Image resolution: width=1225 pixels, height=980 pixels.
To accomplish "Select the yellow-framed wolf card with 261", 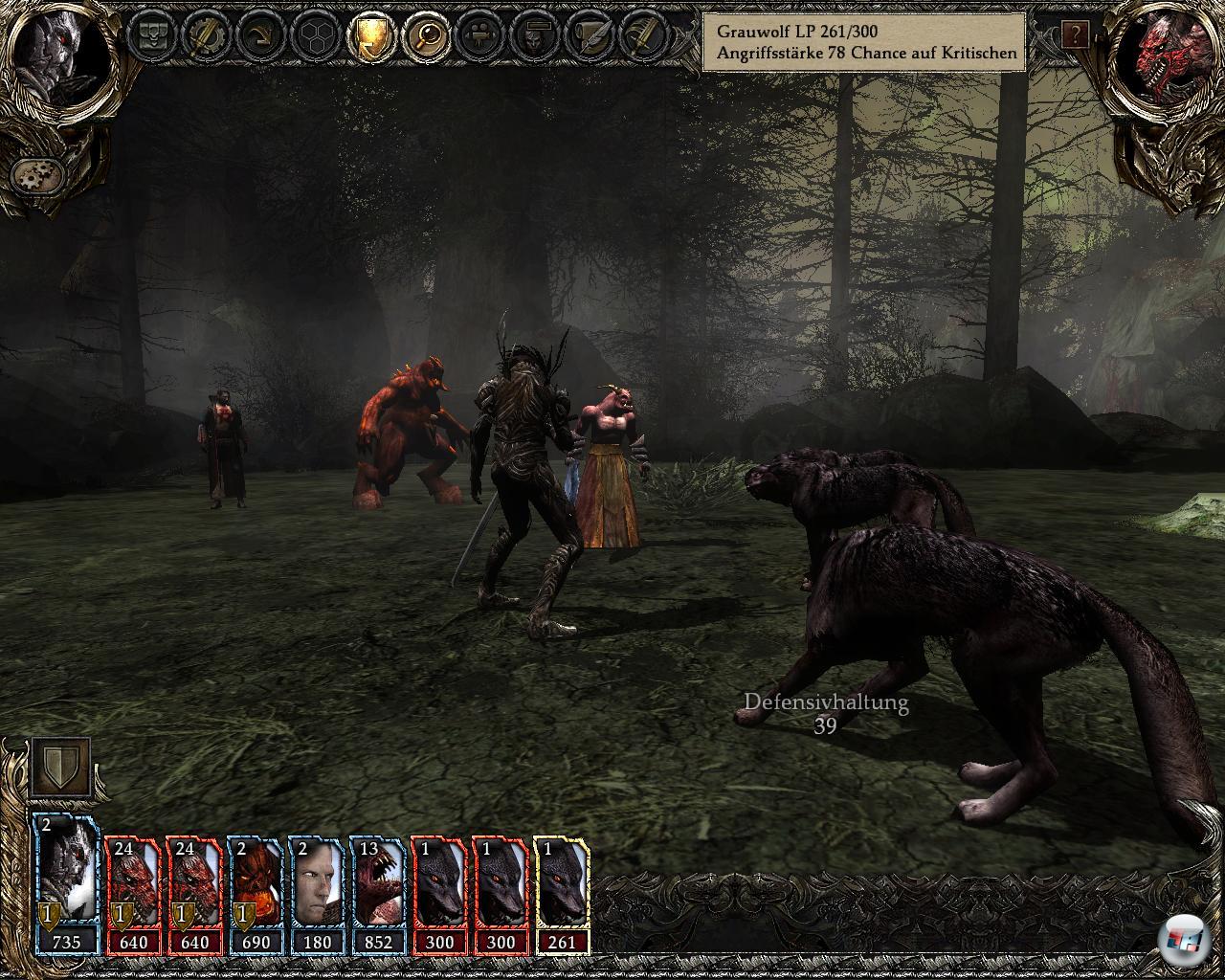I will pyautogui.click(x=562, y=884).
